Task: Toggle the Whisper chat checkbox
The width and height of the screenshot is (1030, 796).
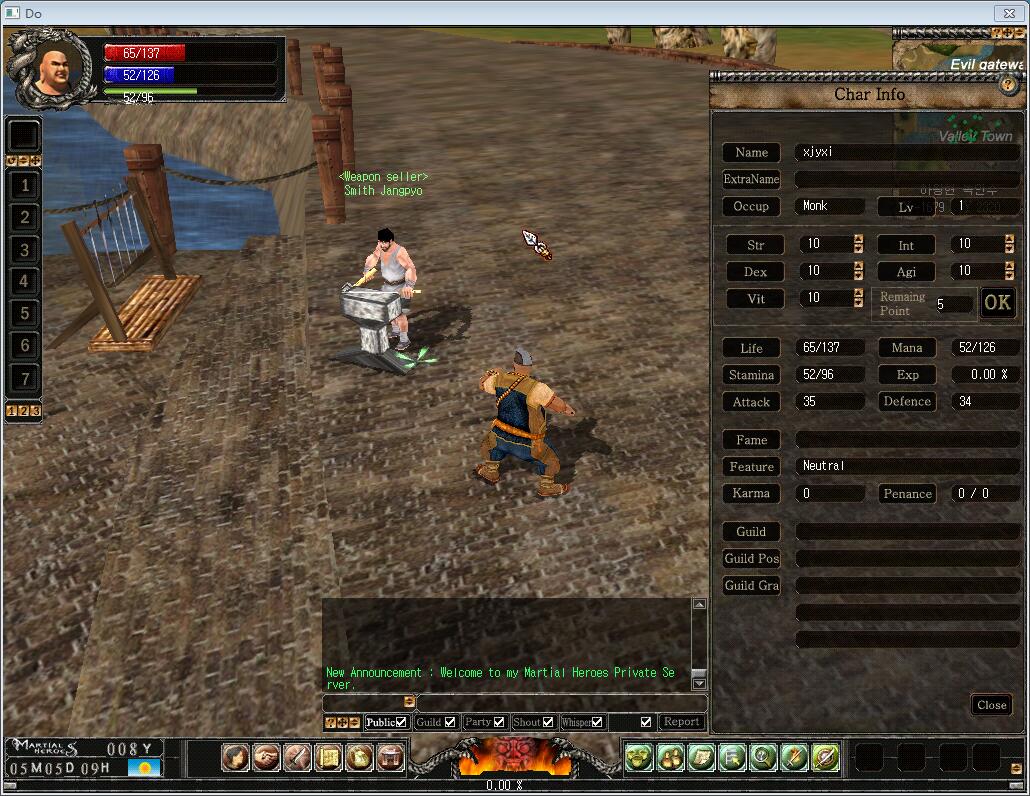Action: 597,722
